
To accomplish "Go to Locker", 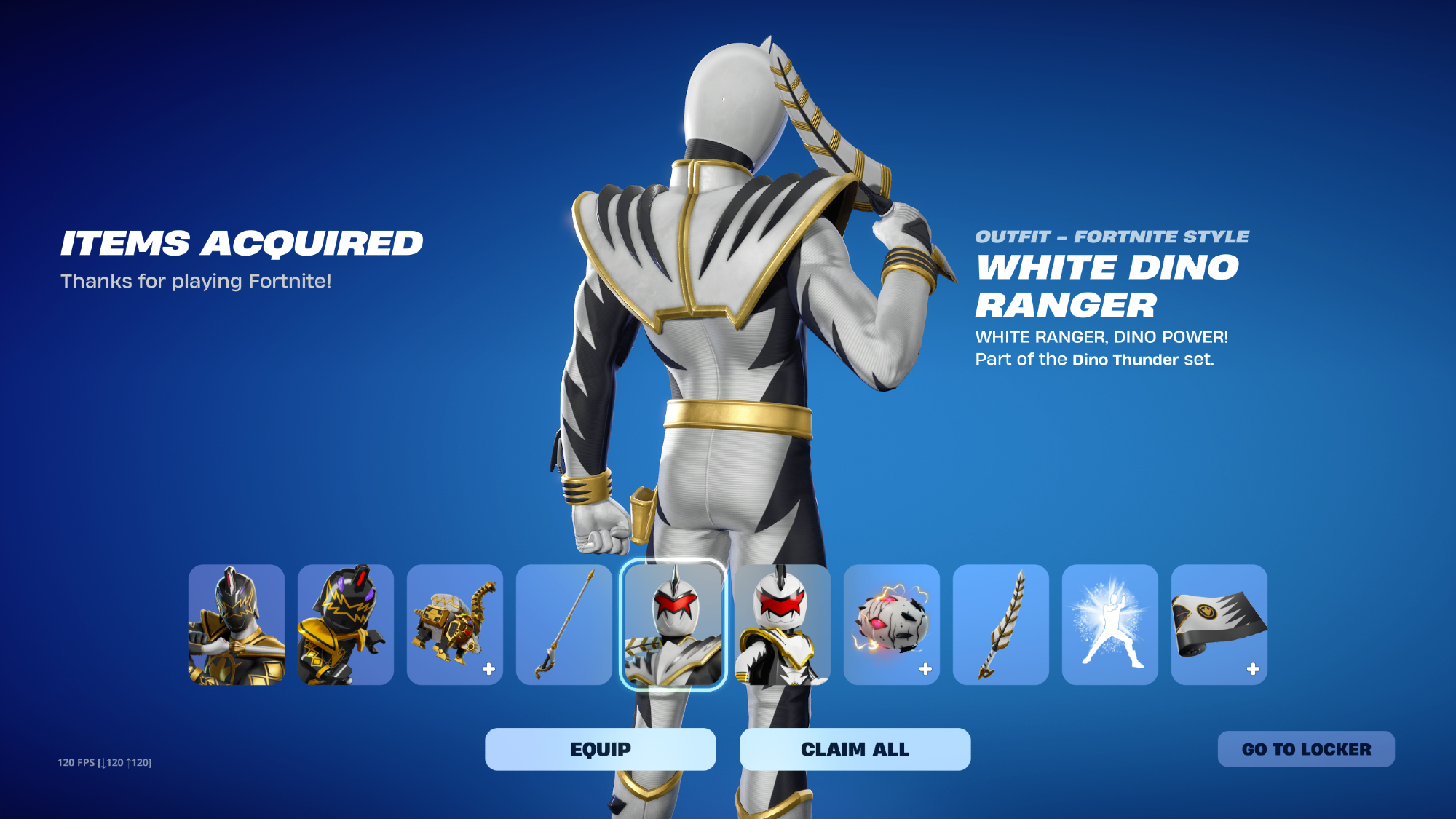I will (1306, 749).
